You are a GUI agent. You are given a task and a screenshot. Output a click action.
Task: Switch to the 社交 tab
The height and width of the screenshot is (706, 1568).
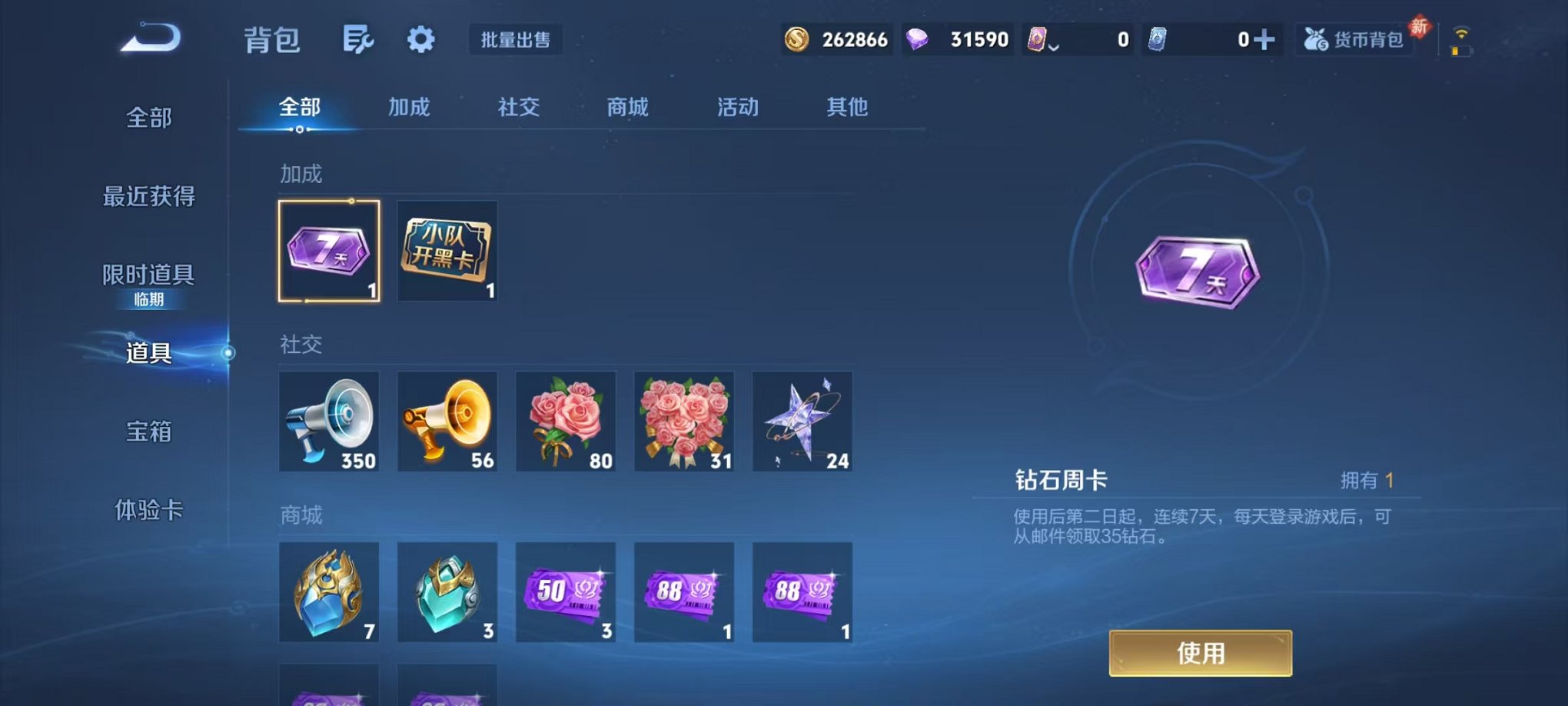click(518, 108)
